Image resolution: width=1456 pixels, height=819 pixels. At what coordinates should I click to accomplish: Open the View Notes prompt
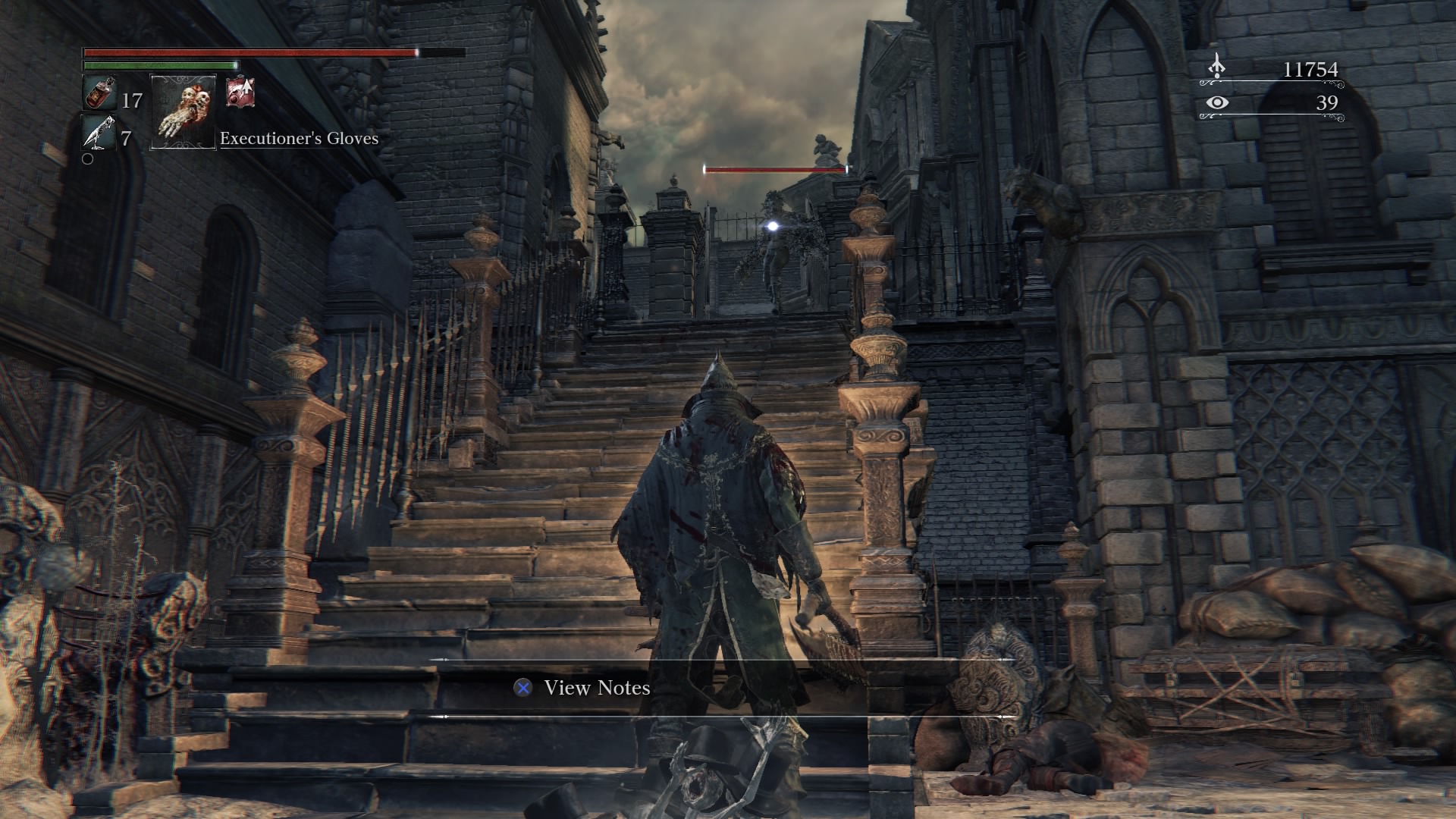tap(582, 688)
